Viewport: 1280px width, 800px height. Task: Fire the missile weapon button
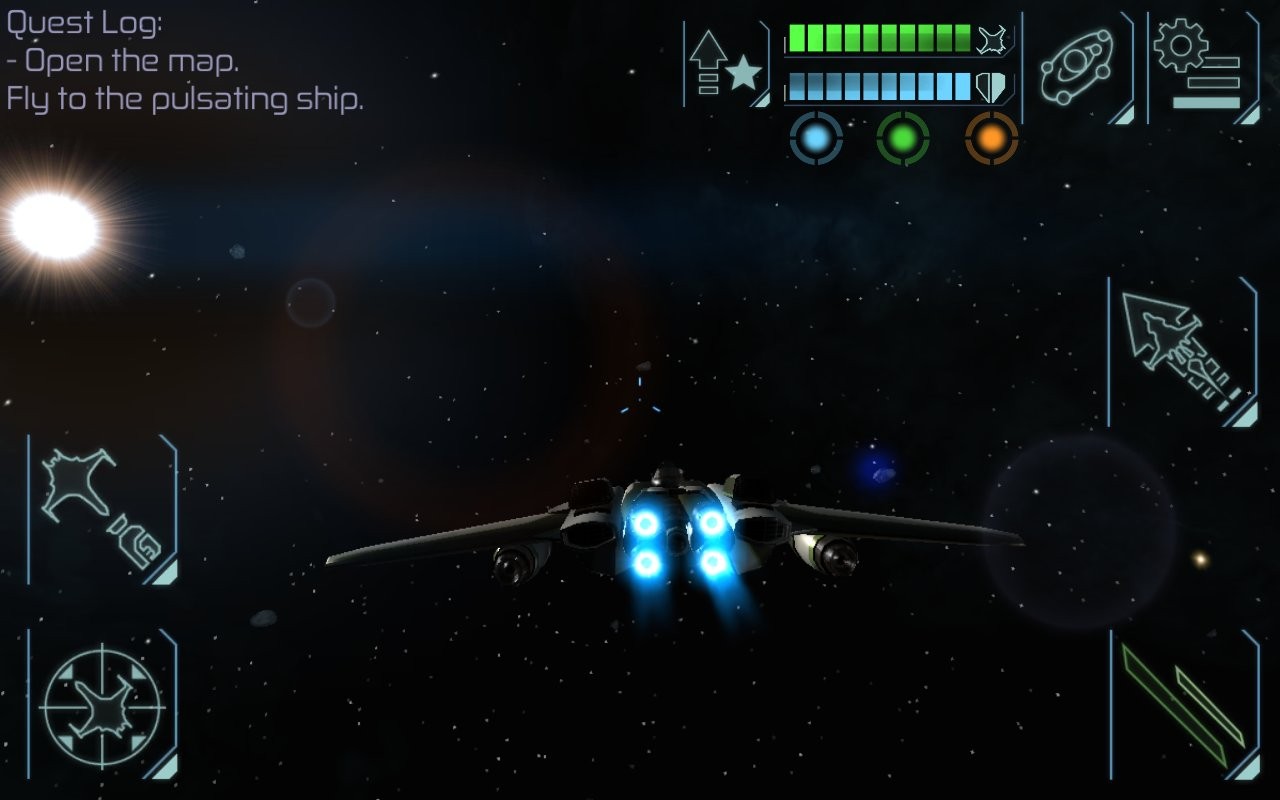pyautogui.click(x=1183, y=352)
